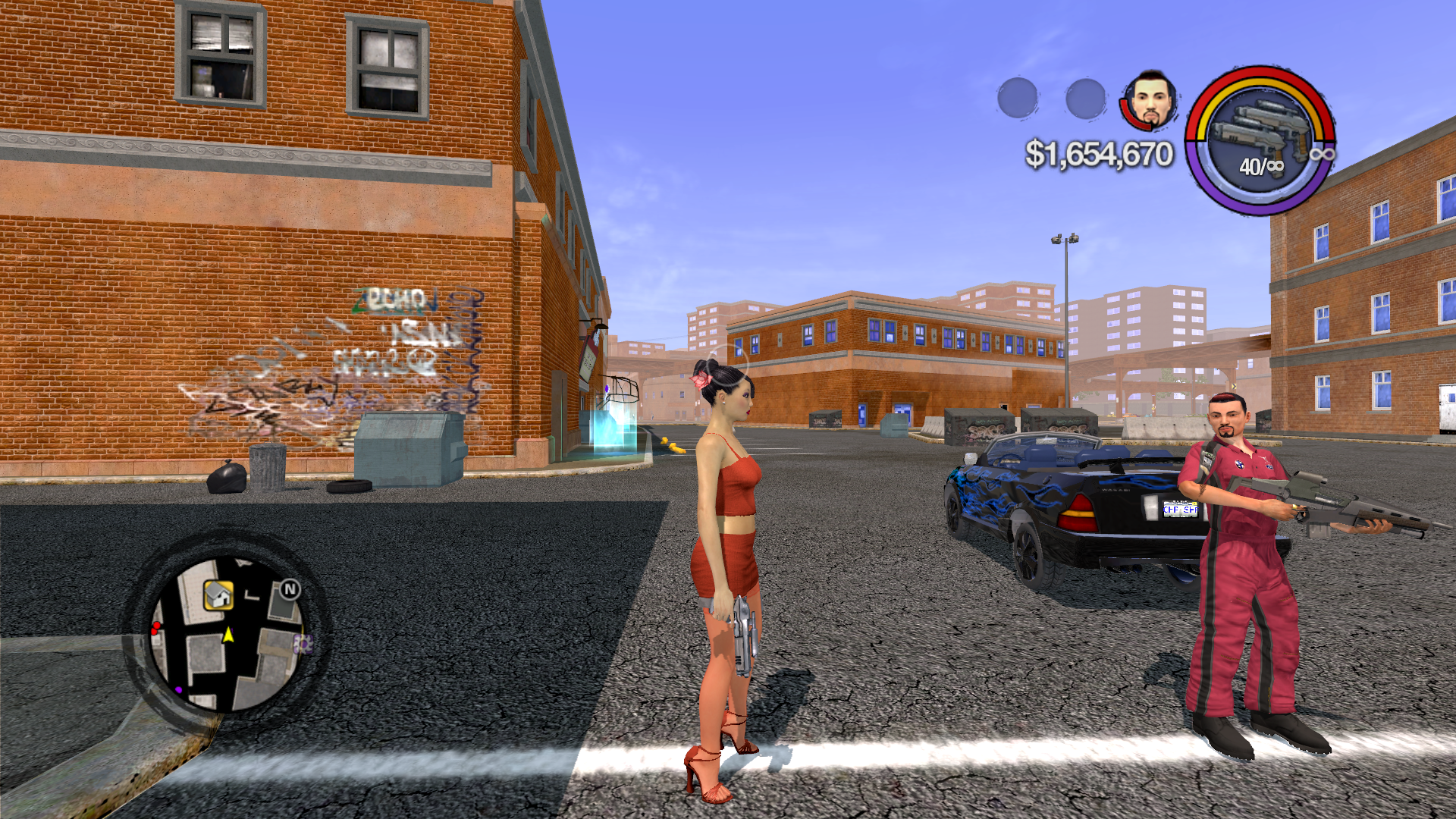Image resolution: width=1456 pixels, height=819 pixels.
Task: Click the purple marker on minimap edge
Action: (x=303, y=645)
